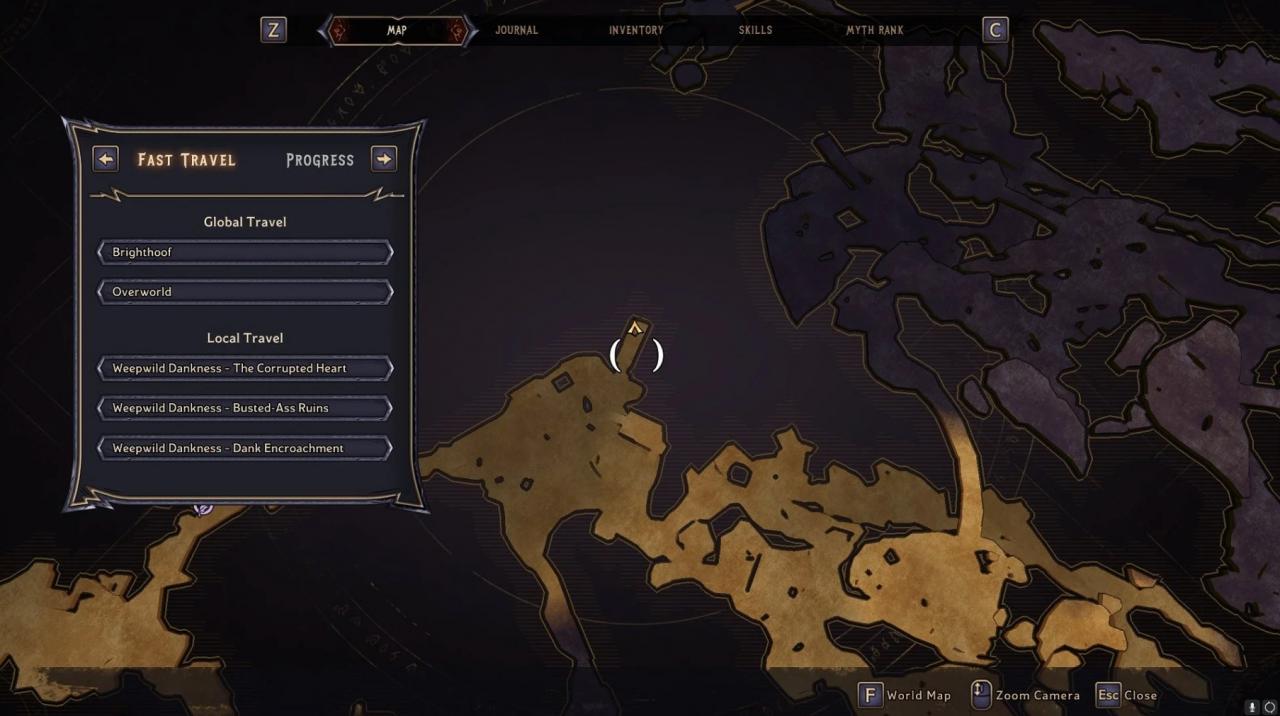Image resolution: width=1280 pixels, height=716 pixels.
Task: Pick the Dank Encroachment travel station
Action: [245, 448]
